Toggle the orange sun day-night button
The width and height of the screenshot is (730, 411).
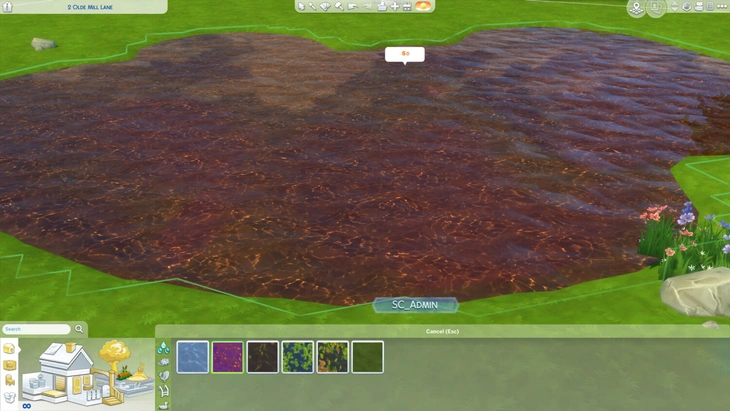coord(424,6)
